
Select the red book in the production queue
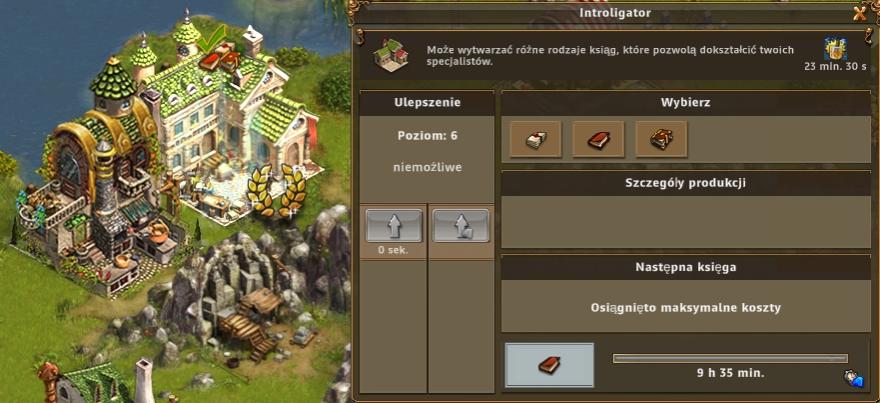click(x=549, y=365)
